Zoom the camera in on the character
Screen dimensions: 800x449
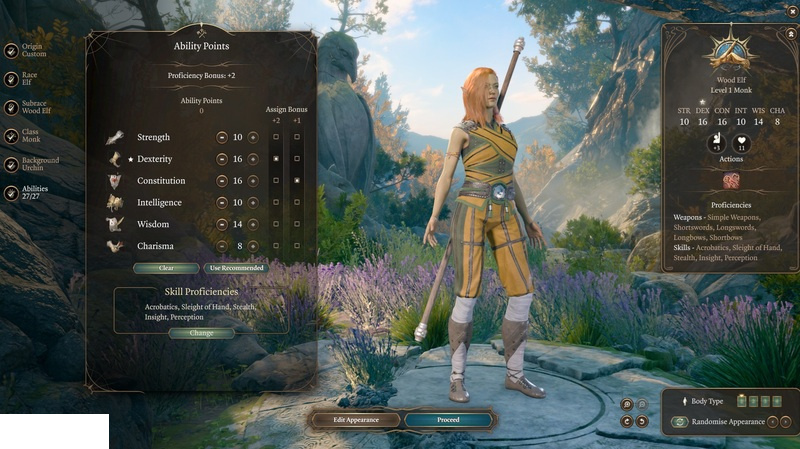point(627,404)
